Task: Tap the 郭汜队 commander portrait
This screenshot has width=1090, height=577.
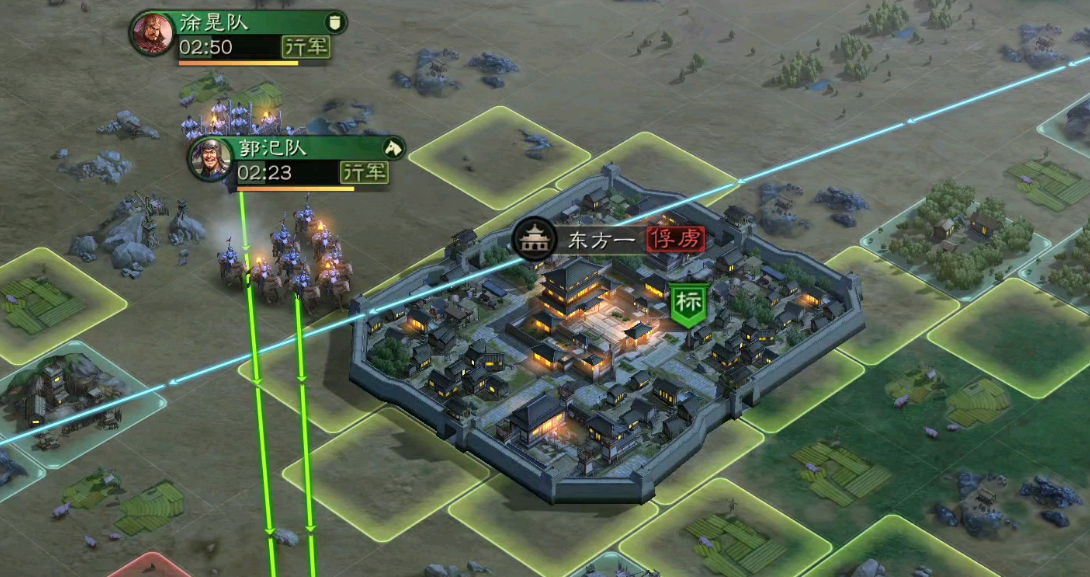Action: 211,159
